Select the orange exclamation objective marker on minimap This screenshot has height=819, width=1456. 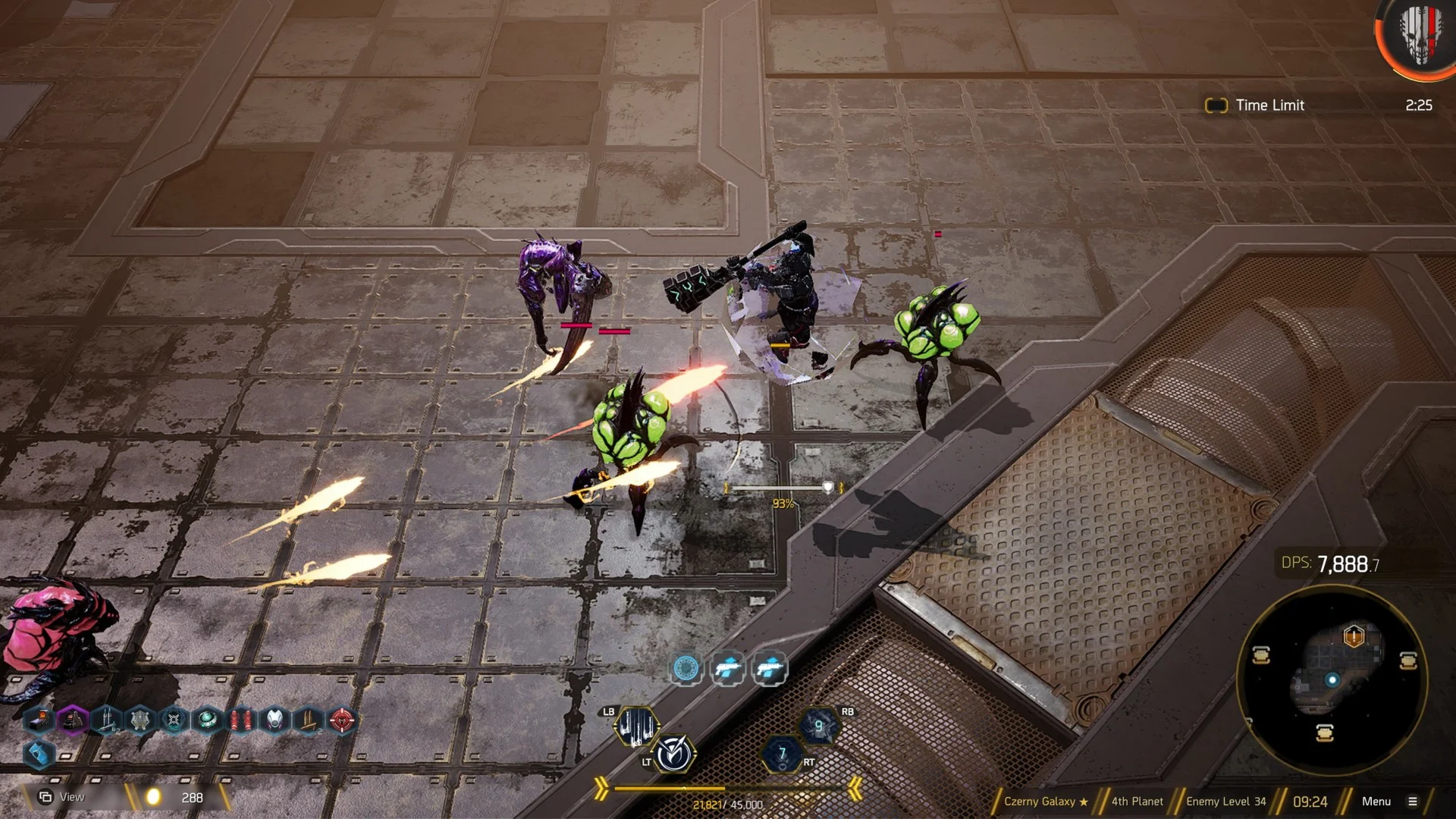[x=1354, y=635]
